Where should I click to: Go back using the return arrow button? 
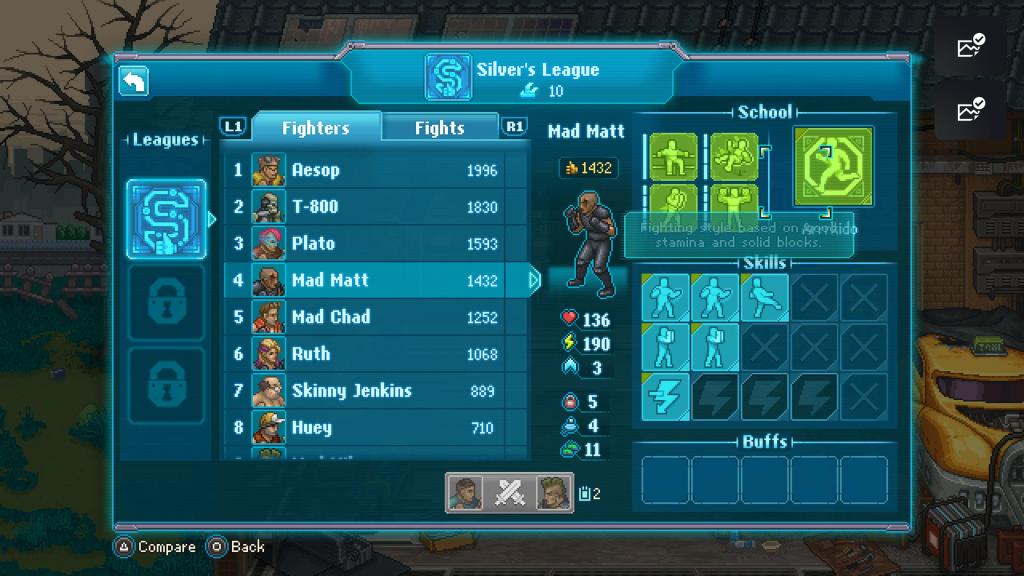(x=133, y=82)
